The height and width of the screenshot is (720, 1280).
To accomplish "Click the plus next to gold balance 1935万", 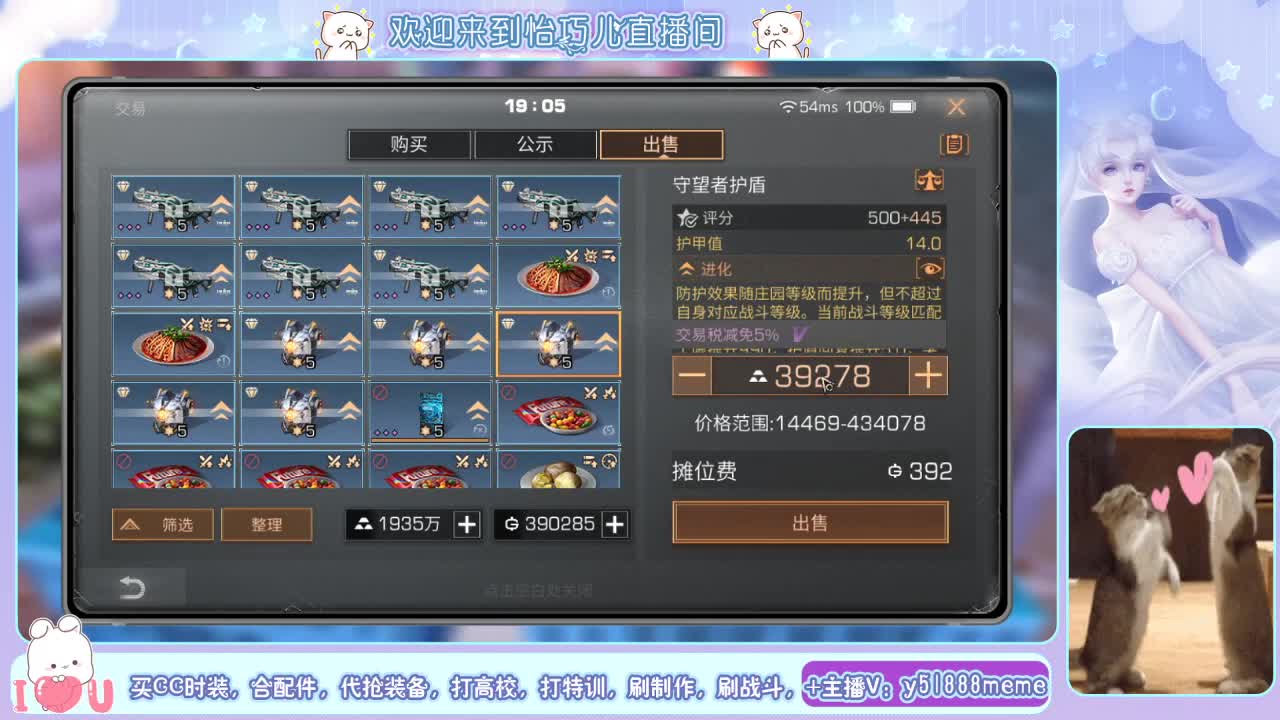I will [466, 523].
